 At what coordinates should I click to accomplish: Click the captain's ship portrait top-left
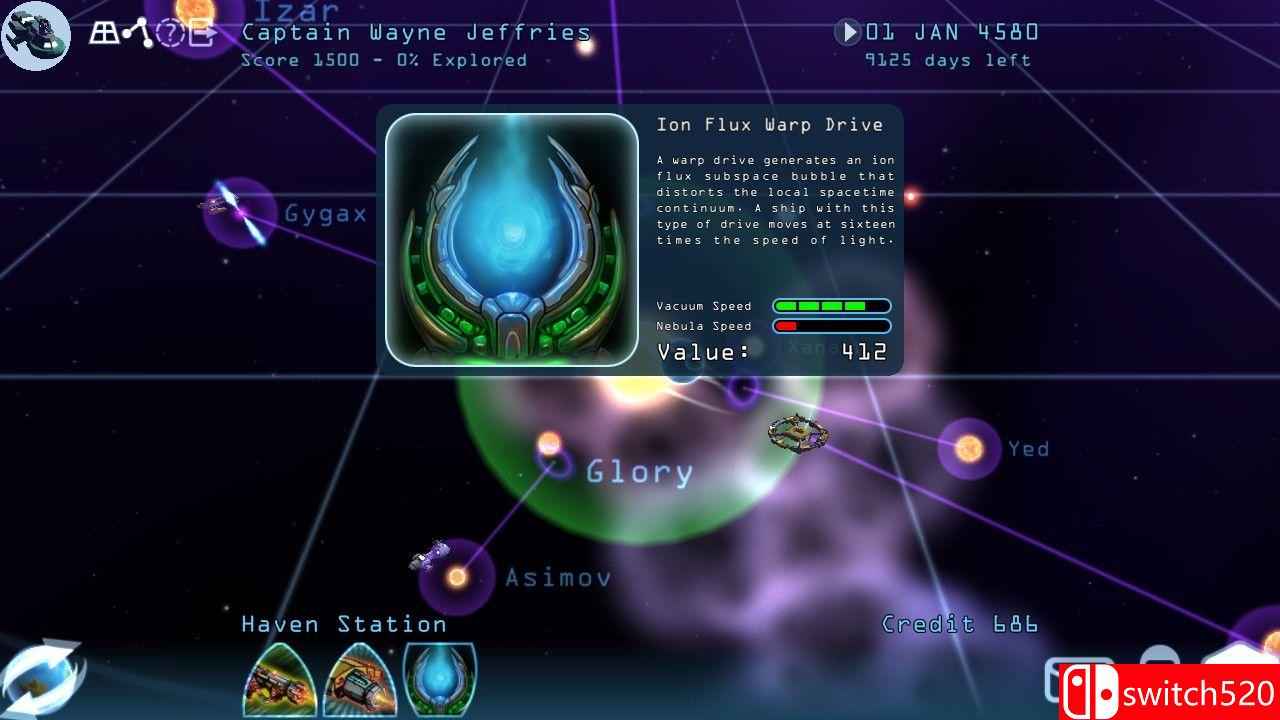tap(36, 36)
